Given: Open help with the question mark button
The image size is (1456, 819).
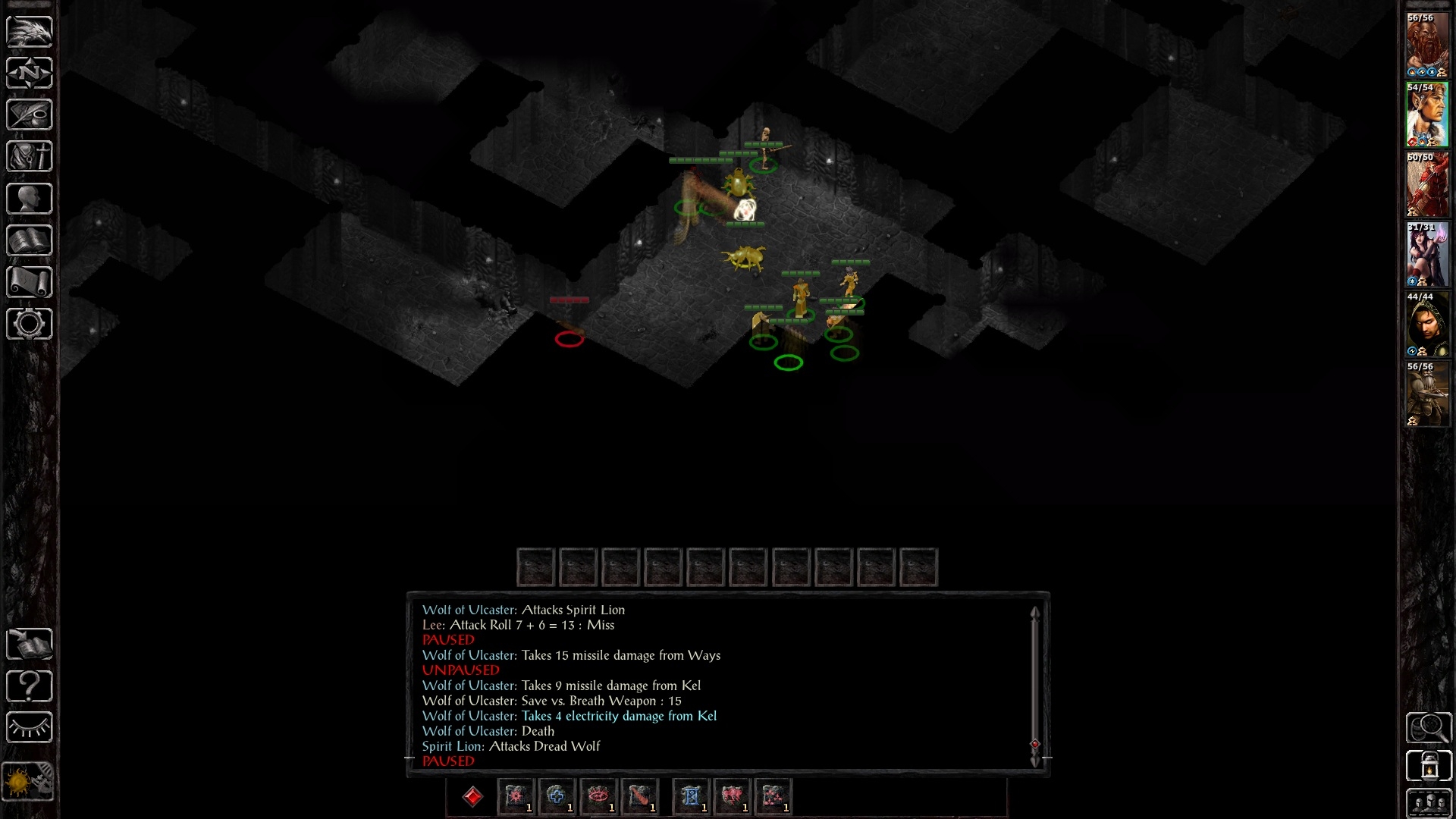Looking at the screenshot, I should tap(30, 686).
